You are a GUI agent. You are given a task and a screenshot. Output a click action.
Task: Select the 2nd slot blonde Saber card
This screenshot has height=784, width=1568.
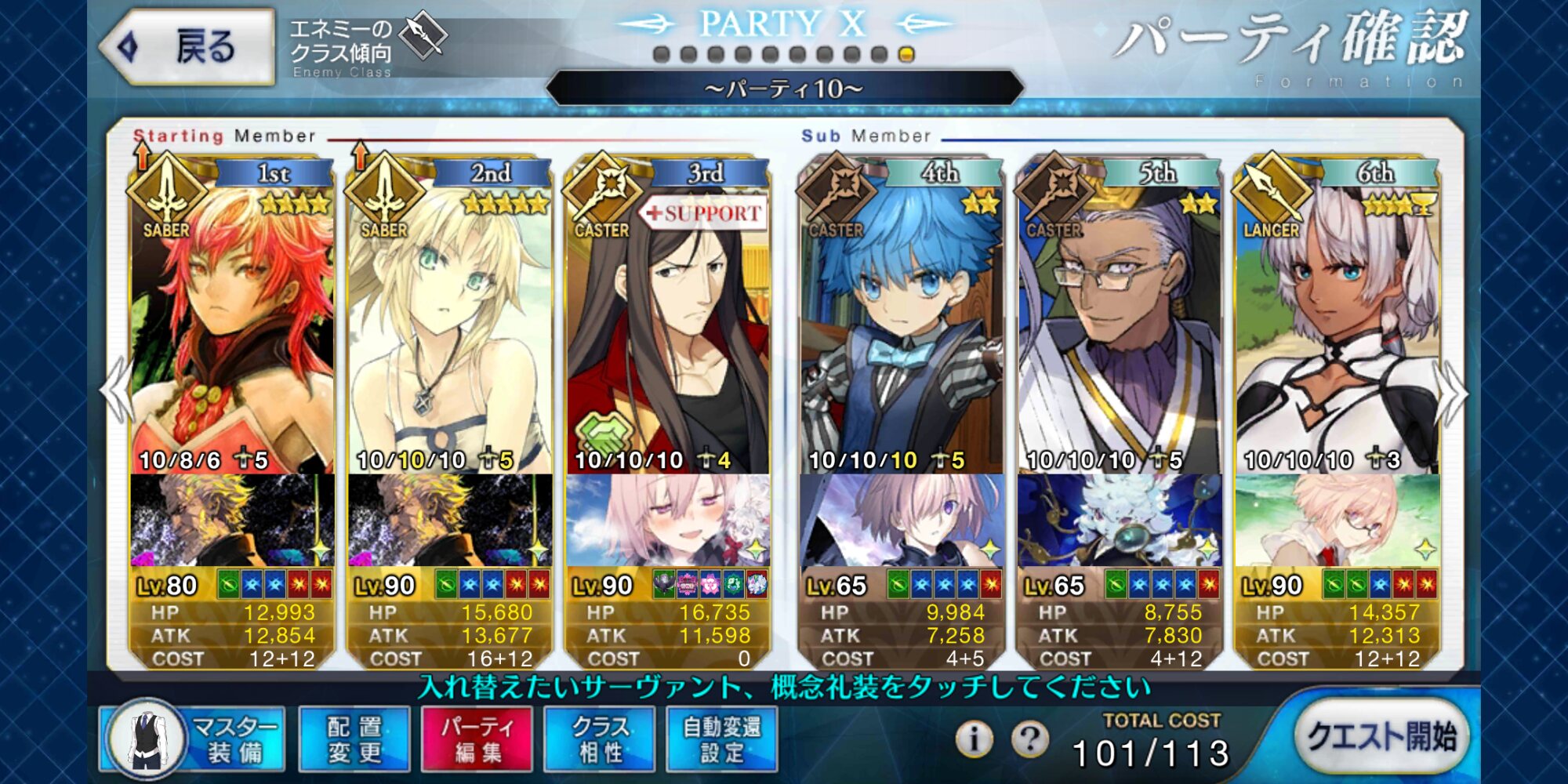(x=450, y=329)
